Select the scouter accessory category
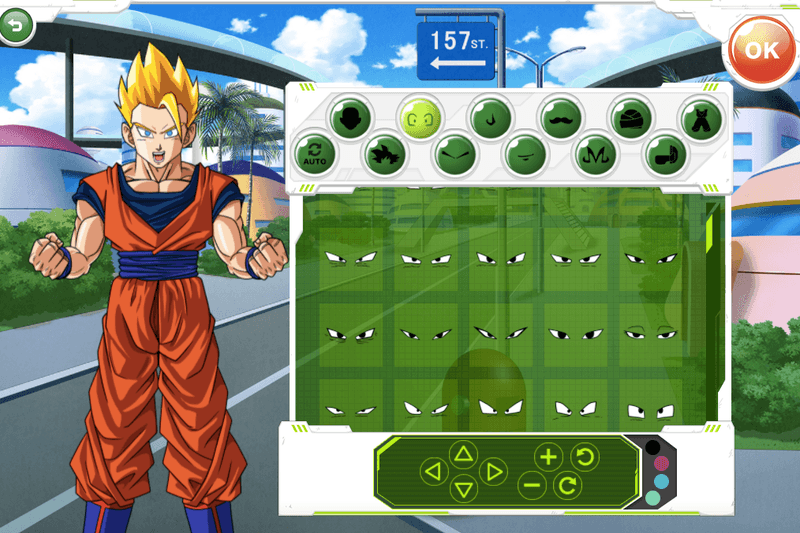The height and width of the screenshot is (533, 800). click(x=663, y=154)
